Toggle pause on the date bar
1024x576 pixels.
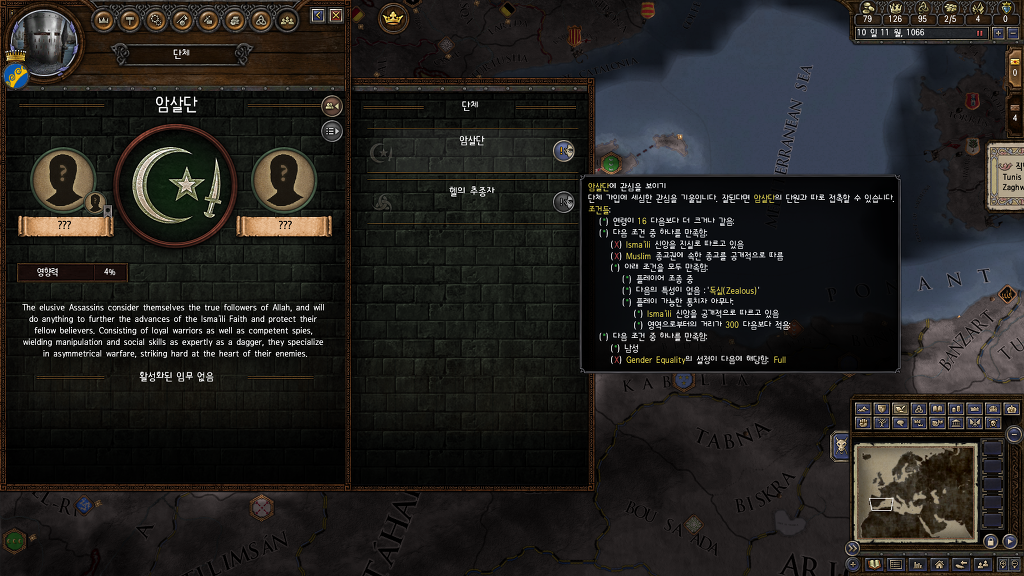pyautogui.click(x=978, y=32)
